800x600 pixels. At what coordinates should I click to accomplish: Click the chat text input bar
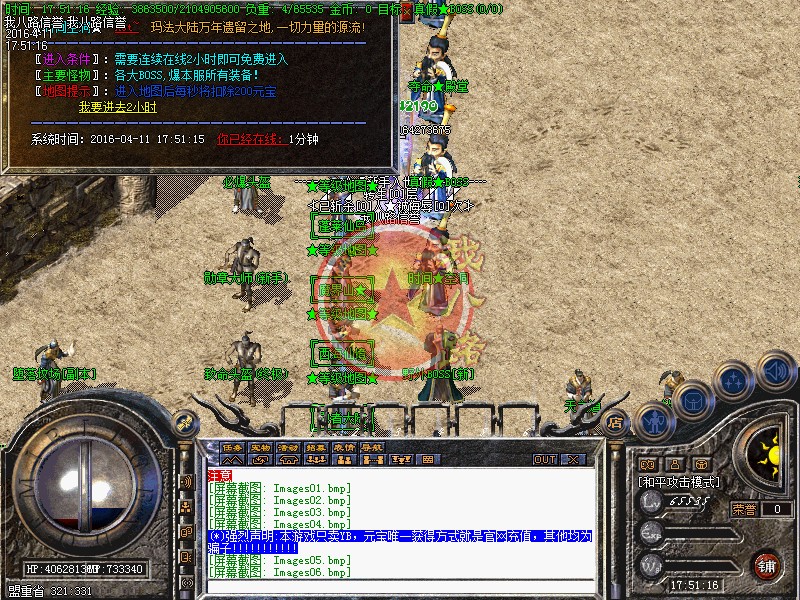click(400, 587)
